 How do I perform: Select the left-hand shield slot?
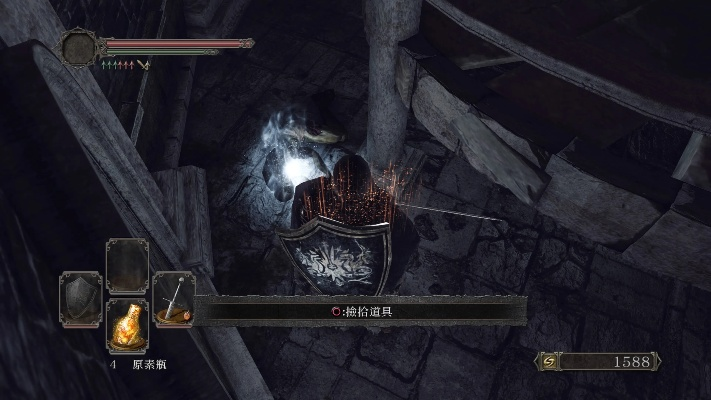point(80,298)
